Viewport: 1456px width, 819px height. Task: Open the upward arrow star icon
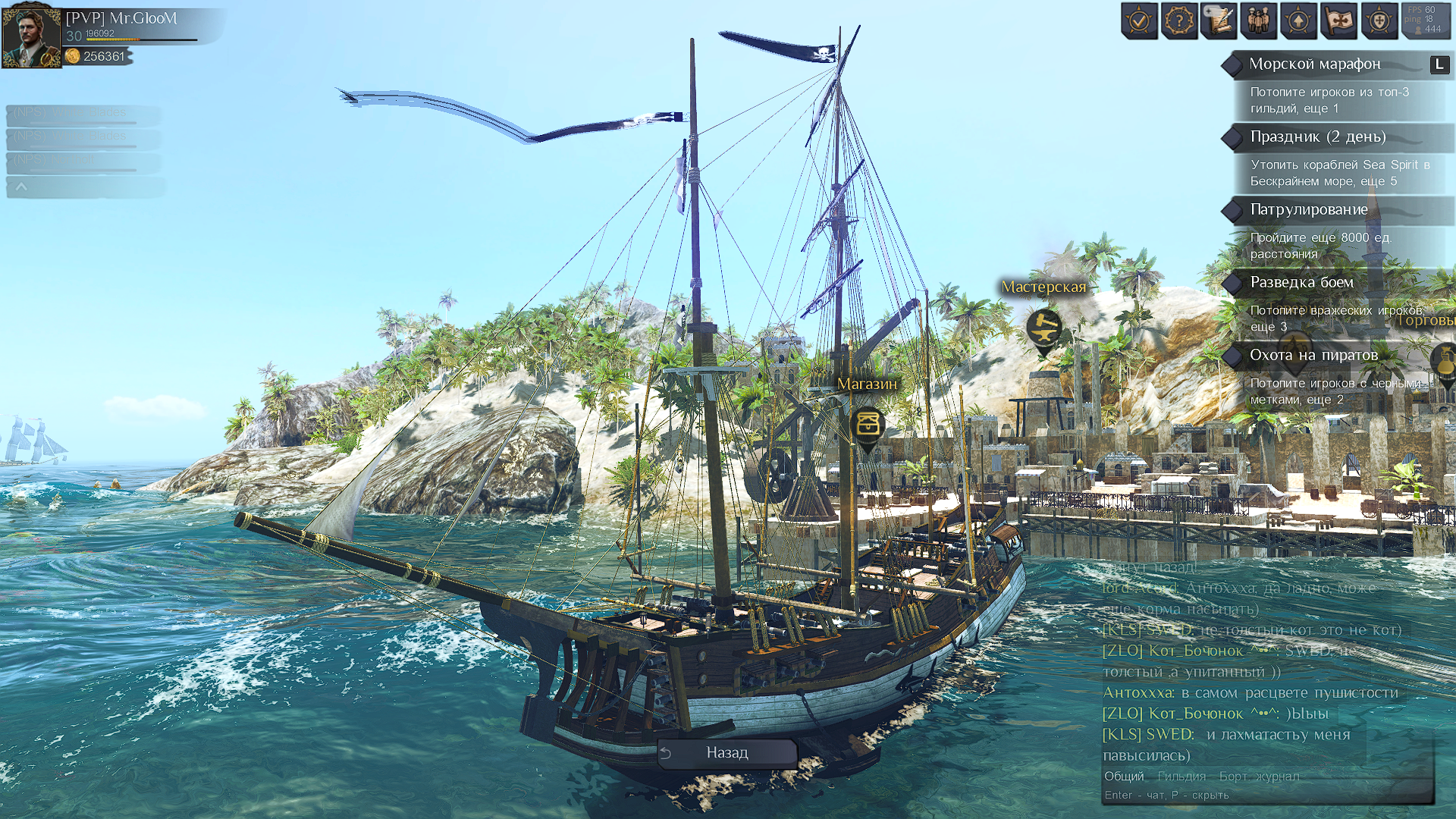point(1298,21)
